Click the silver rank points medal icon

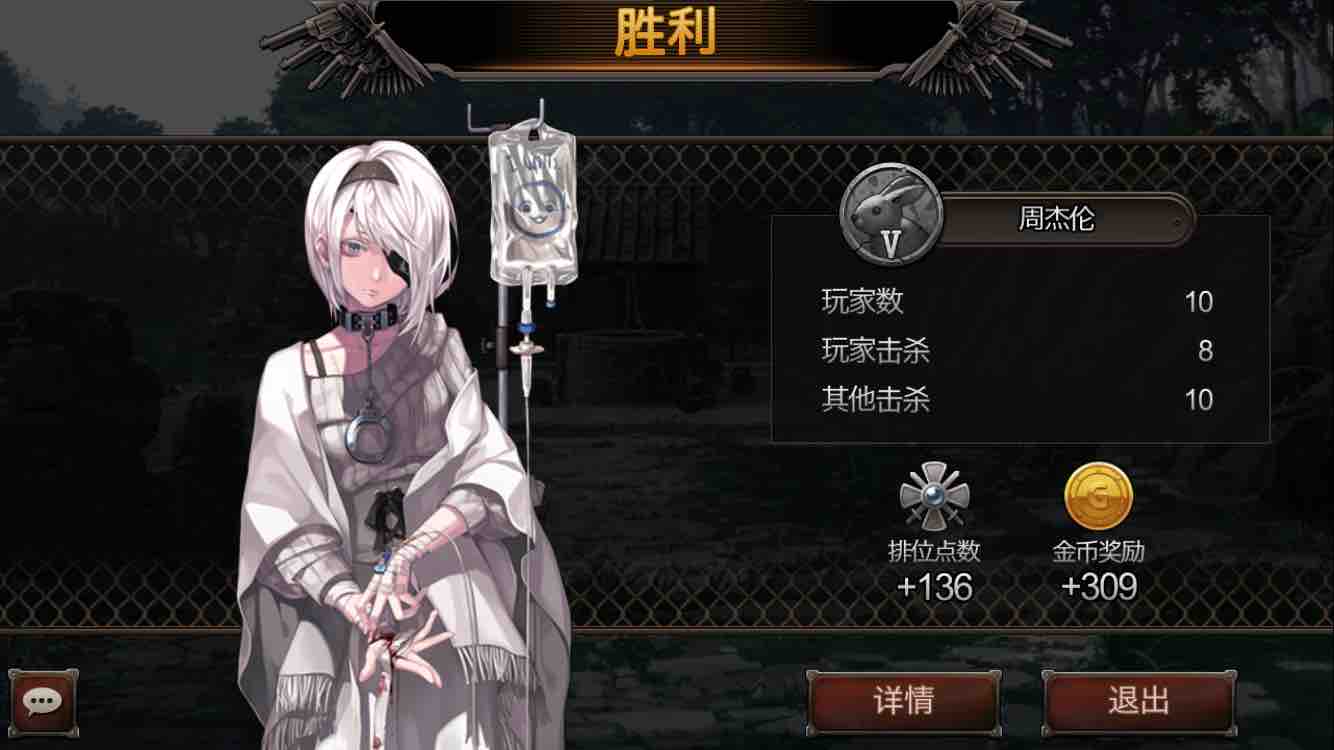935,497
